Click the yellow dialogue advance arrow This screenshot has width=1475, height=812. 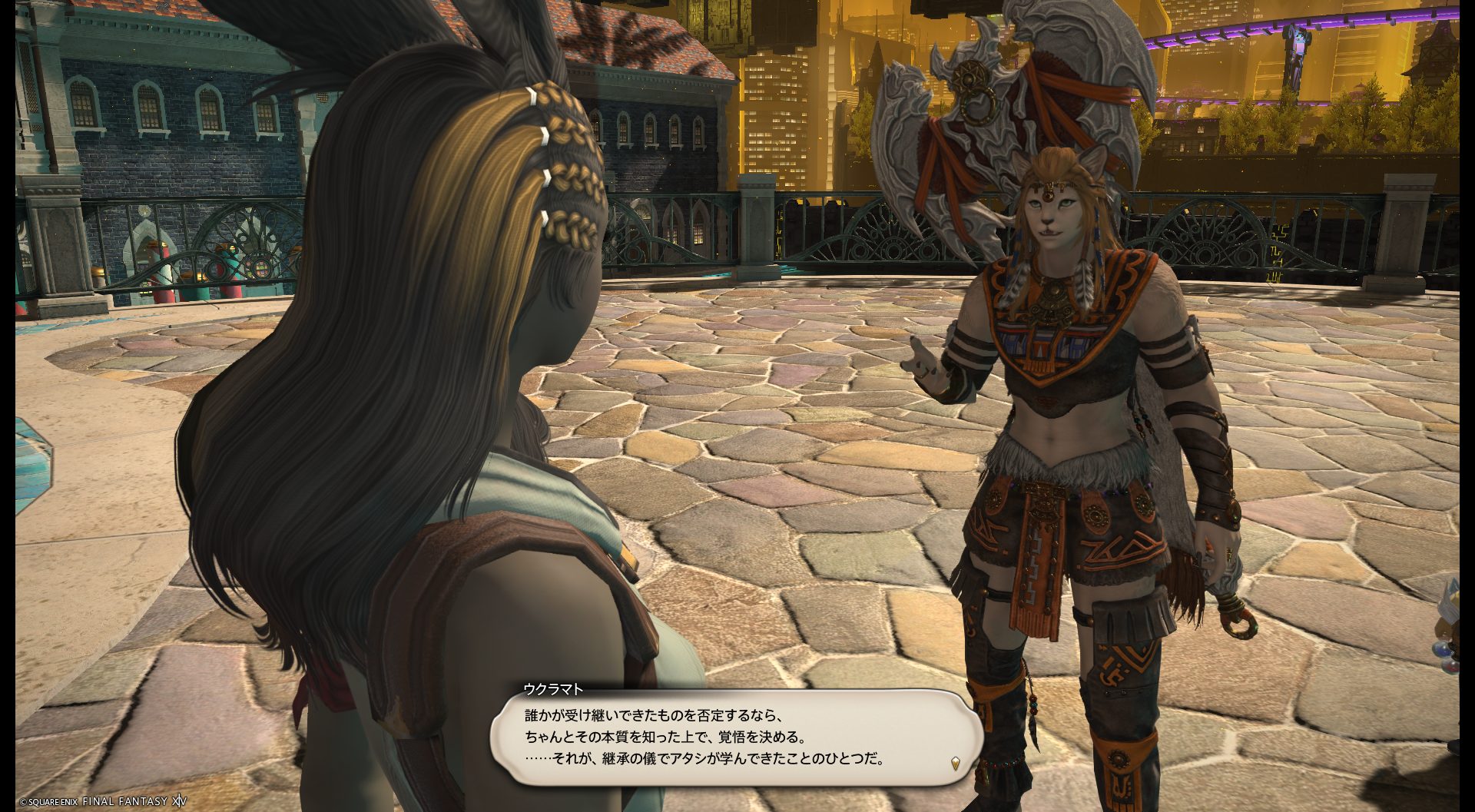(955, 762)
